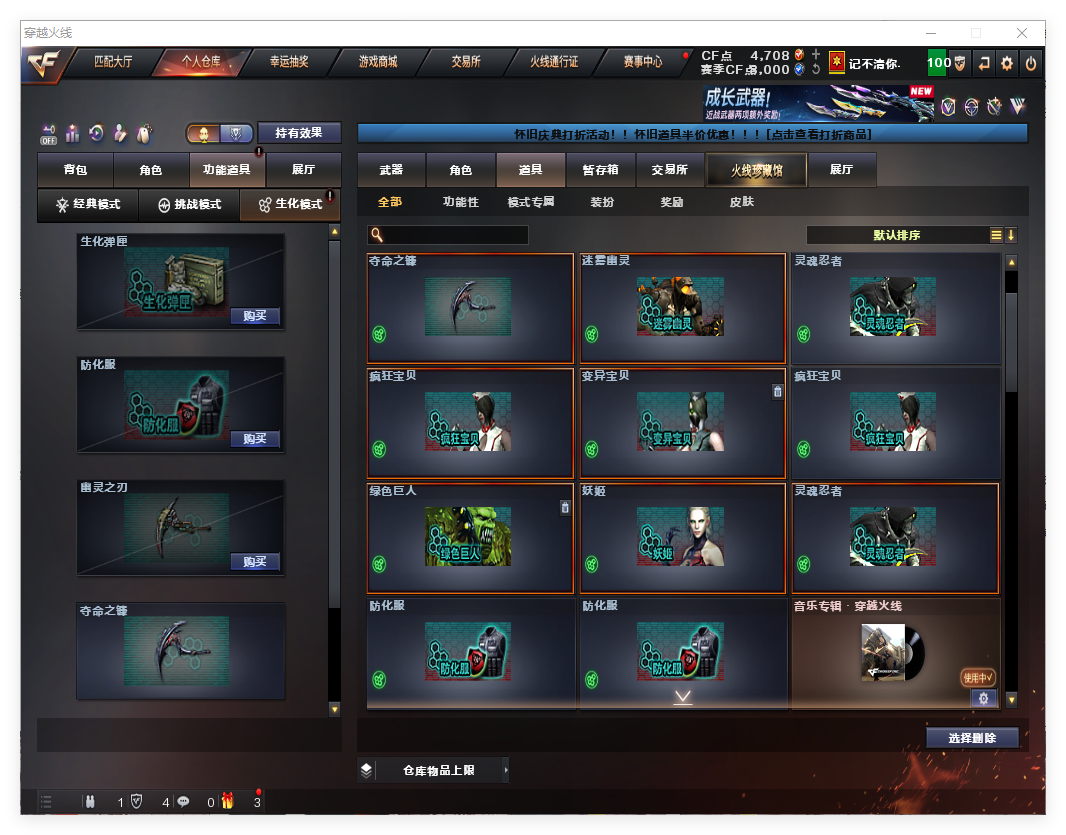Switch to the 背包 backpack tab
Viewport: 1066px width, 835px height.
click(75, 170)
